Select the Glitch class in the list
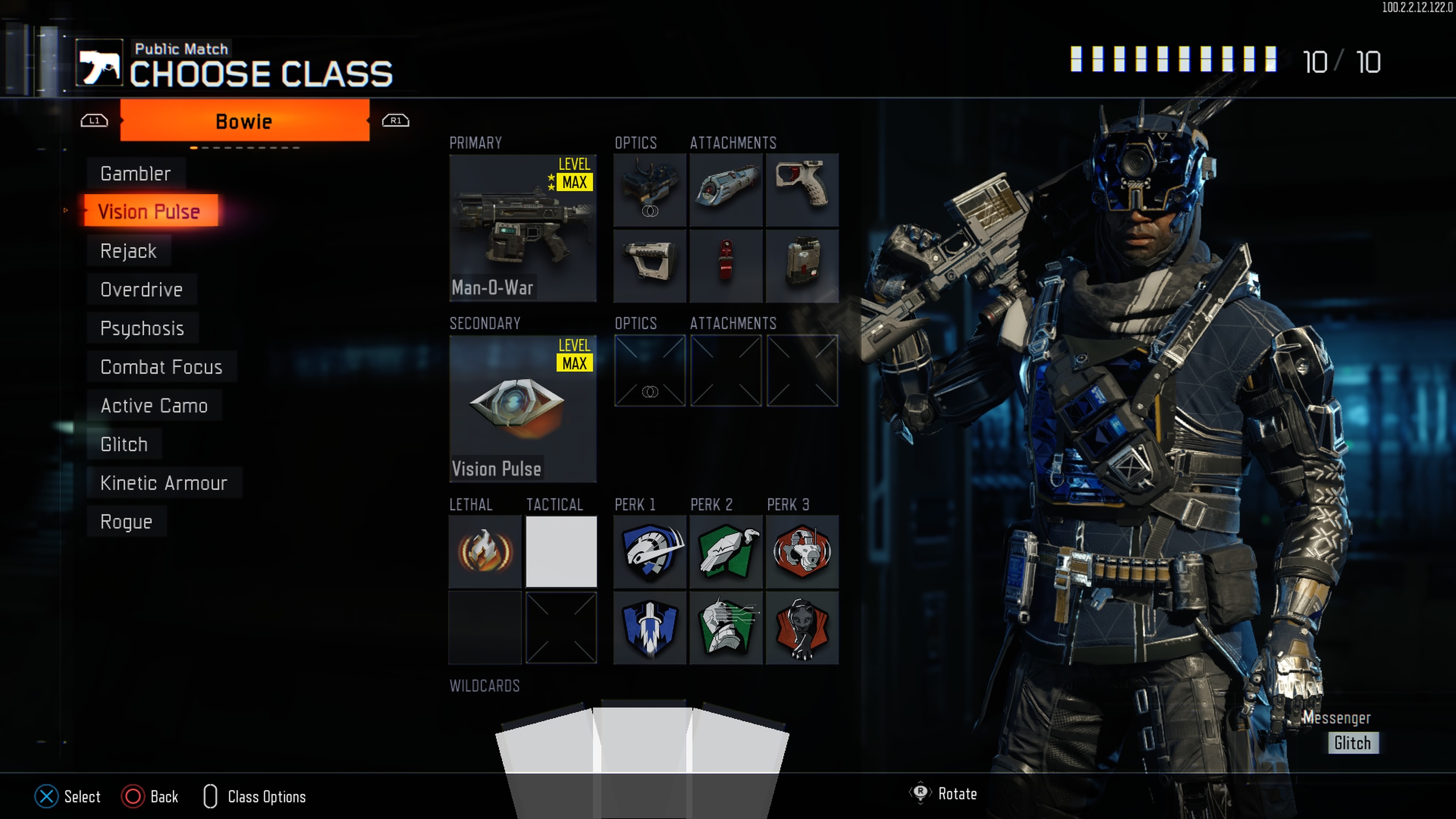This screenshot has width=1456, height=819. [x=124, y=444]
